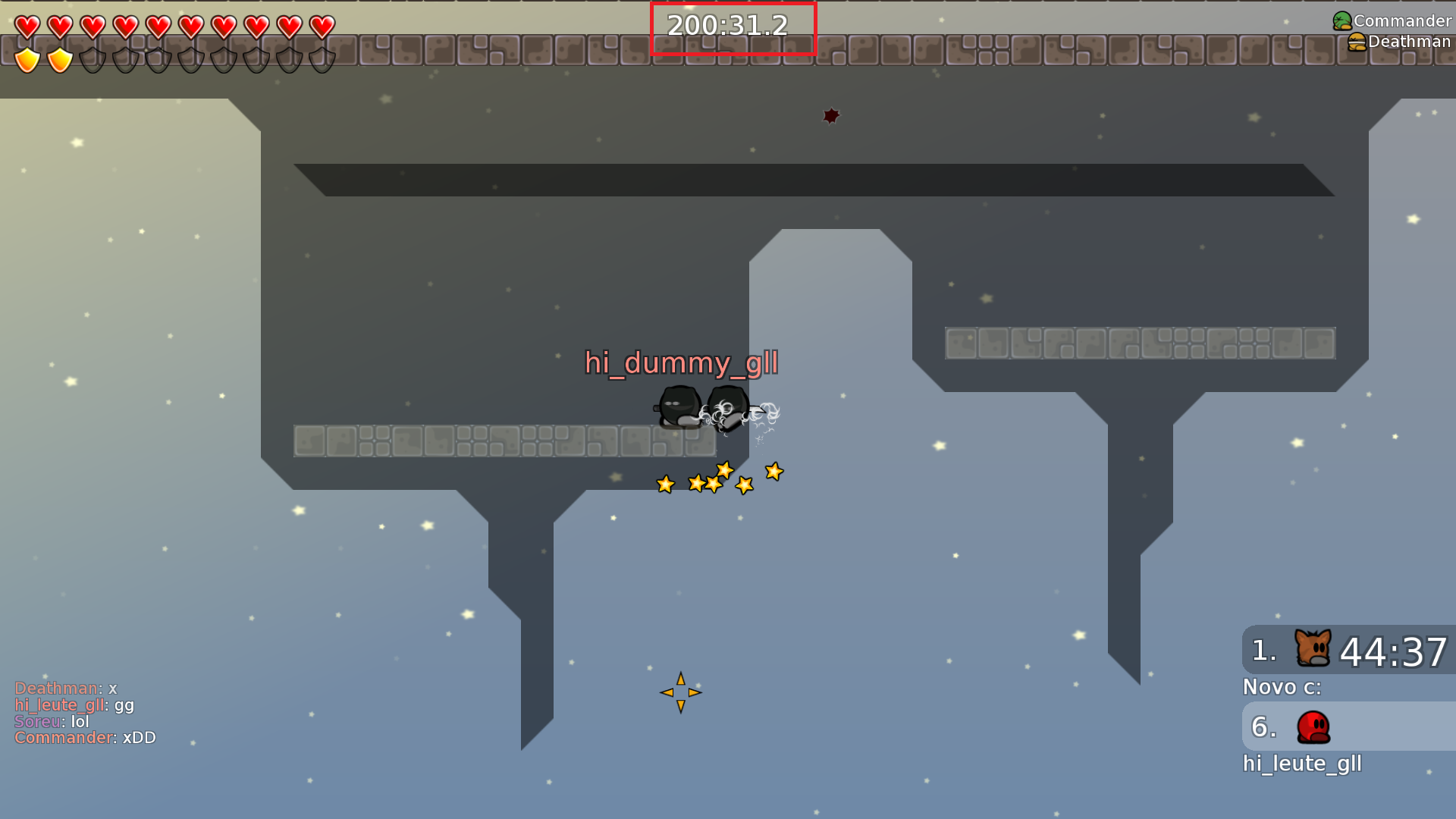The image size is (1456, 819).
Task: Click Commander's chat message saying xDD
Action: click(x=85, y=737)
